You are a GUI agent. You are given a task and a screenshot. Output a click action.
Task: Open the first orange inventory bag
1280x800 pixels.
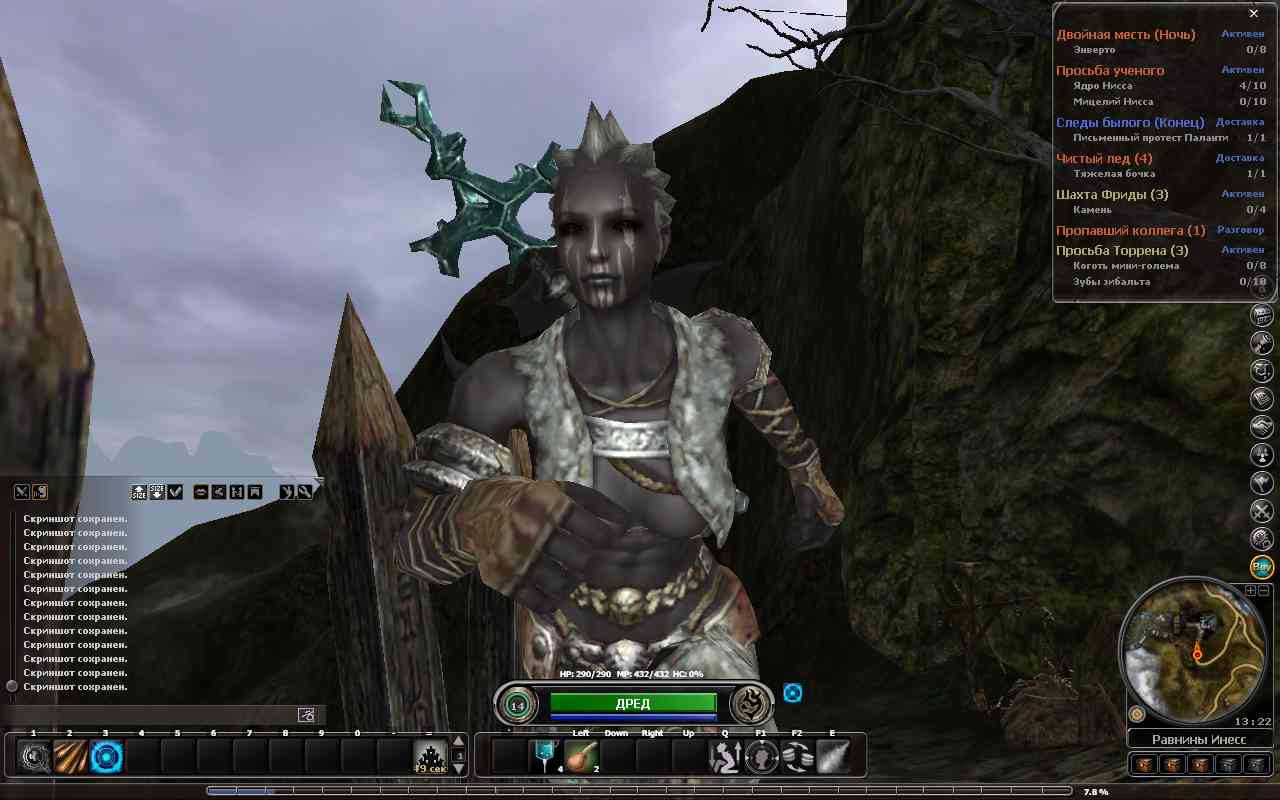click(x=1145, y=765)
